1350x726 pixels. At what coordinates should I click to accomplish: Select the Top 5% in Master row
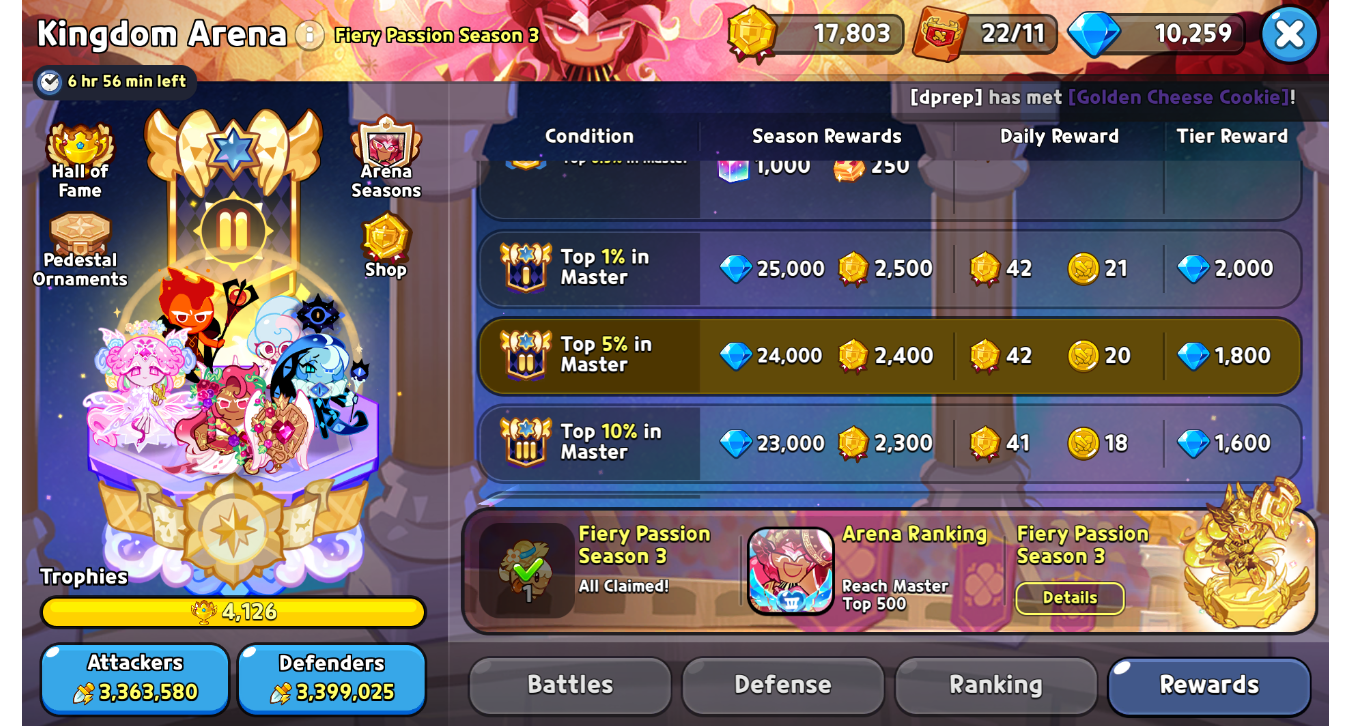890,356
